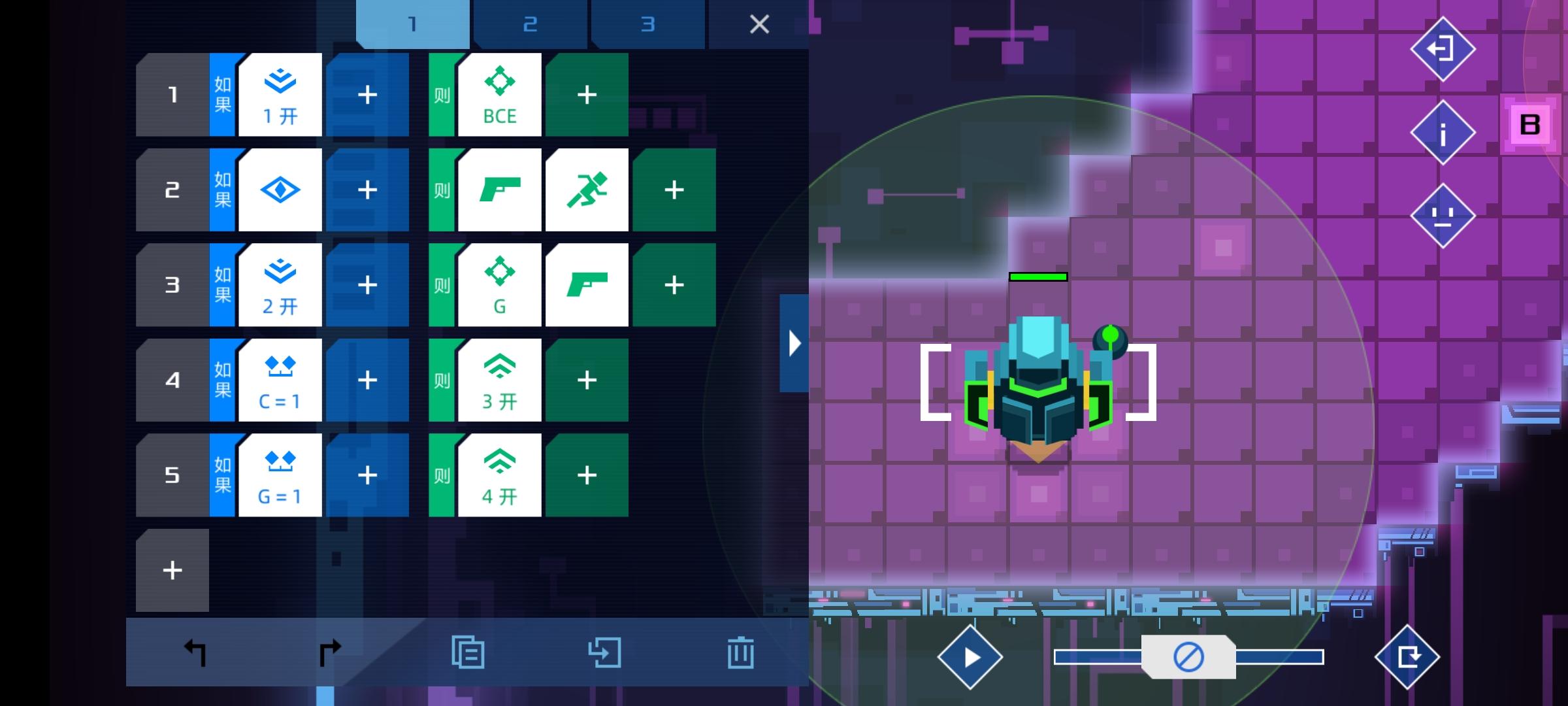1568x706 pixels.
Task: Add a new rule with the bottom plus tile
Action: [172, 569]
